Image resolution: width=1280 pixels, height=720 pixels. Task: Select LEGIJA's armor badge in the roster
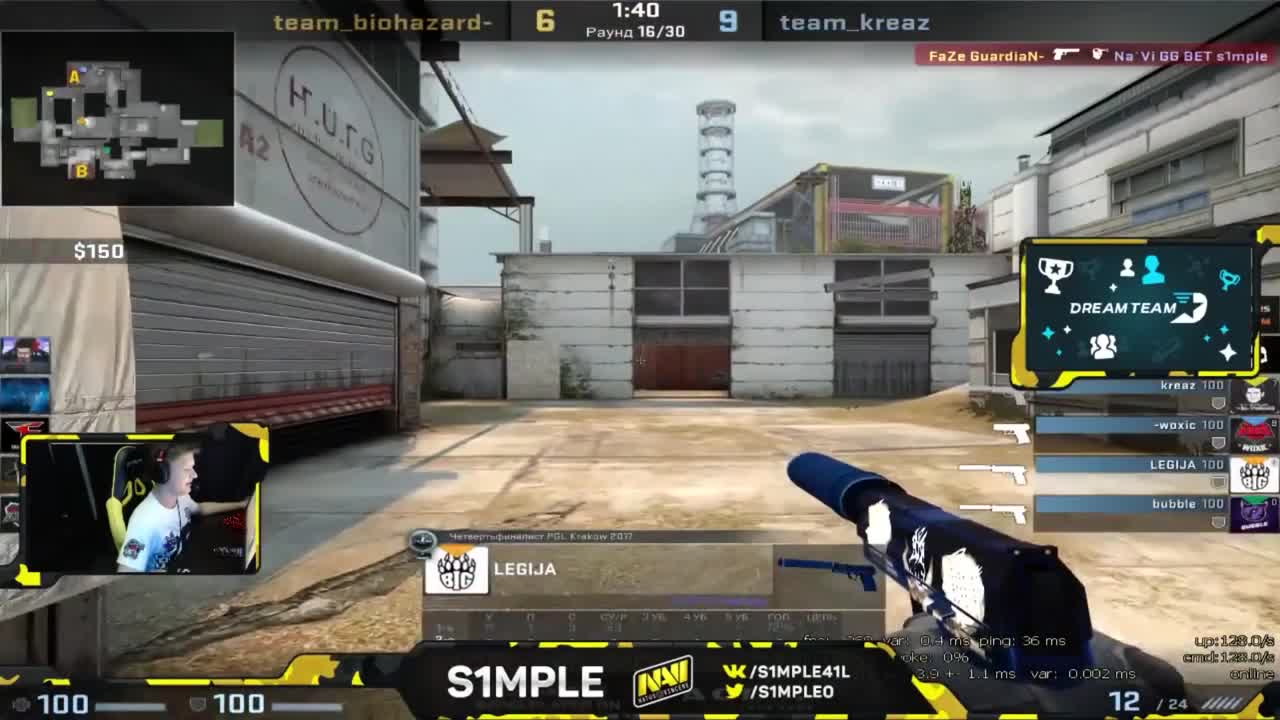coord(1218,481)
